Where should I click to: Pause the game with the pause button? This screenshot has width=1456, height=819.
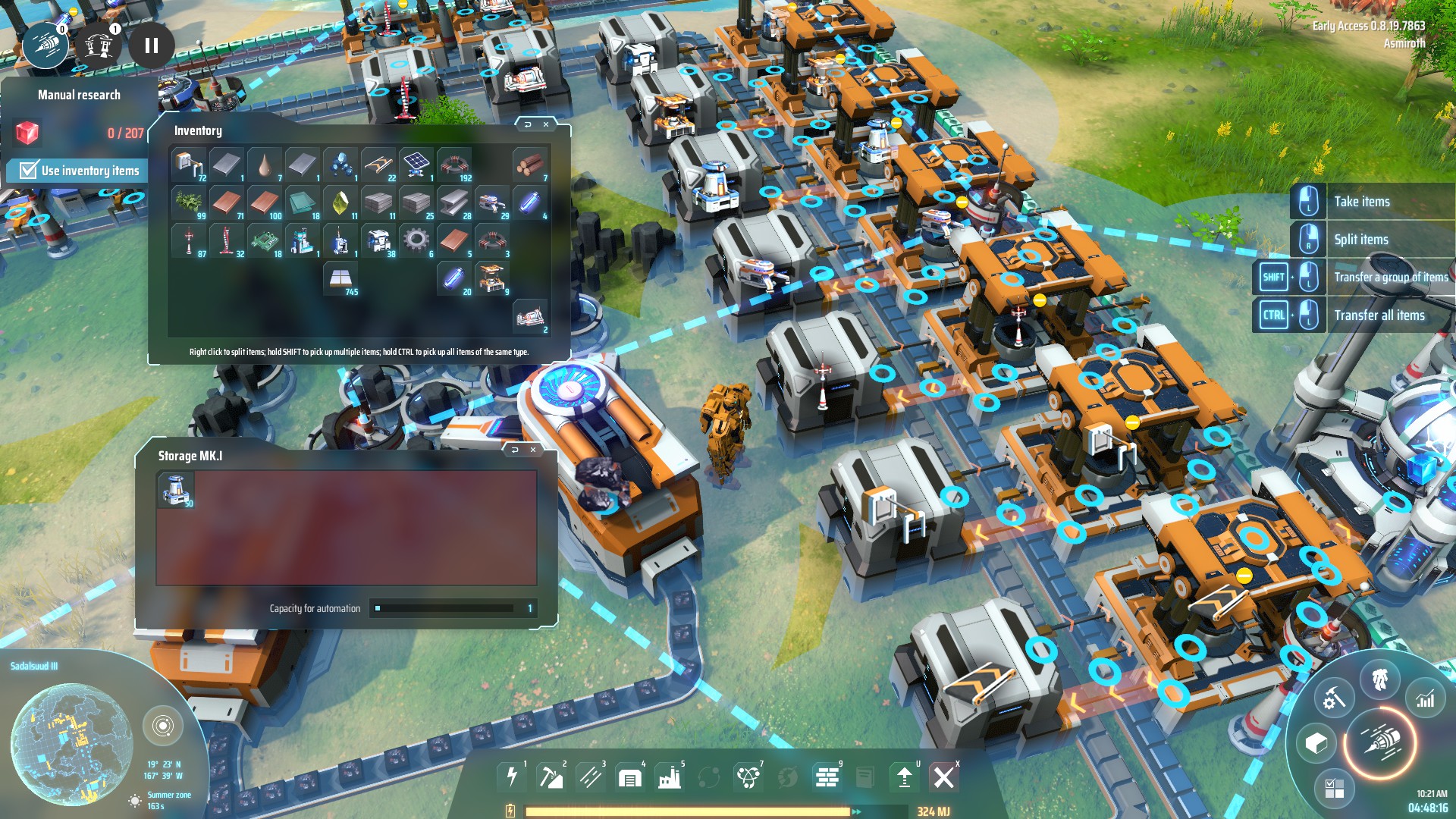[x=152, y=46]
